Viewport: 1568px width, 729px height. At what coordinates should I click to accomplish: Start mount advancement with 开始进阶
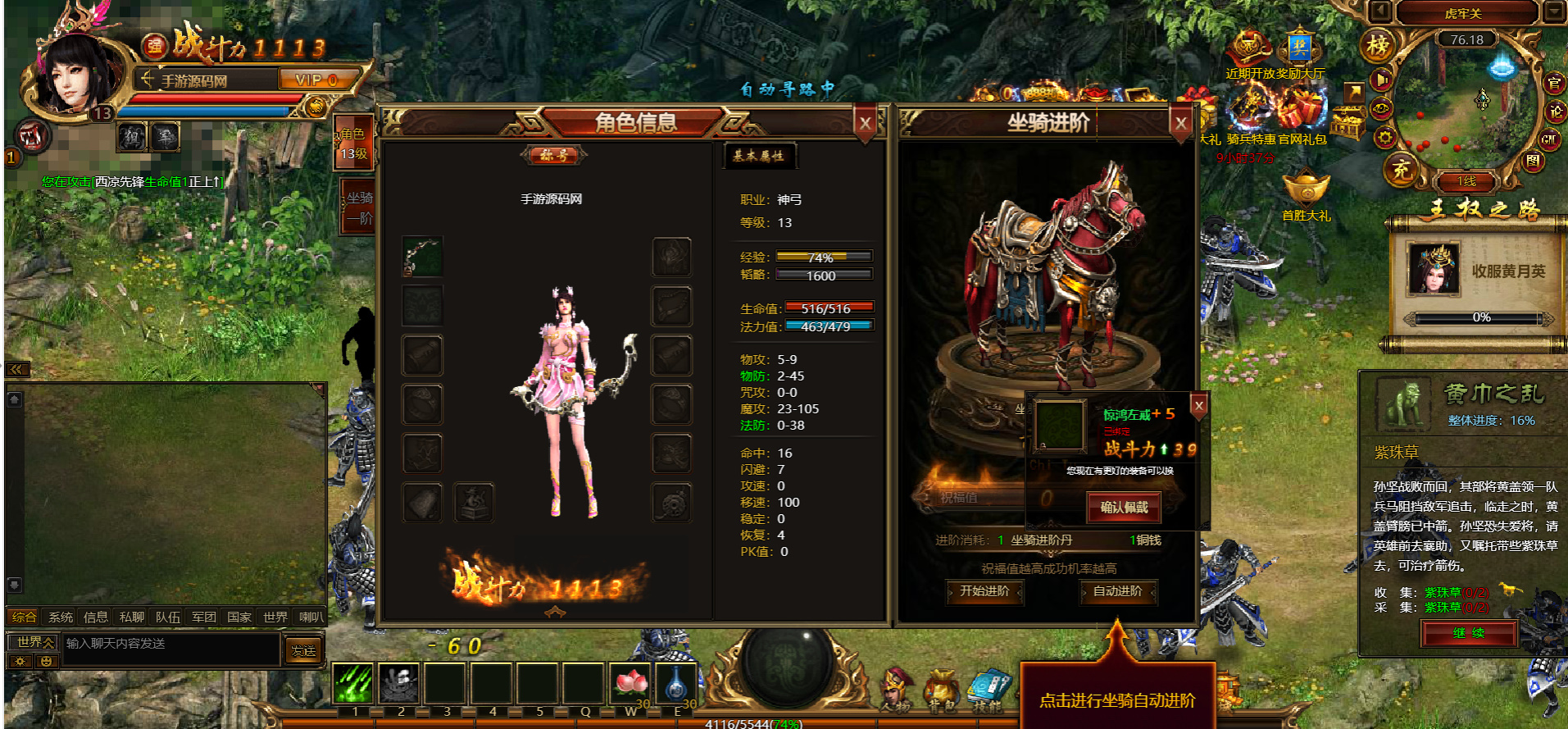(x=984, y=591)
